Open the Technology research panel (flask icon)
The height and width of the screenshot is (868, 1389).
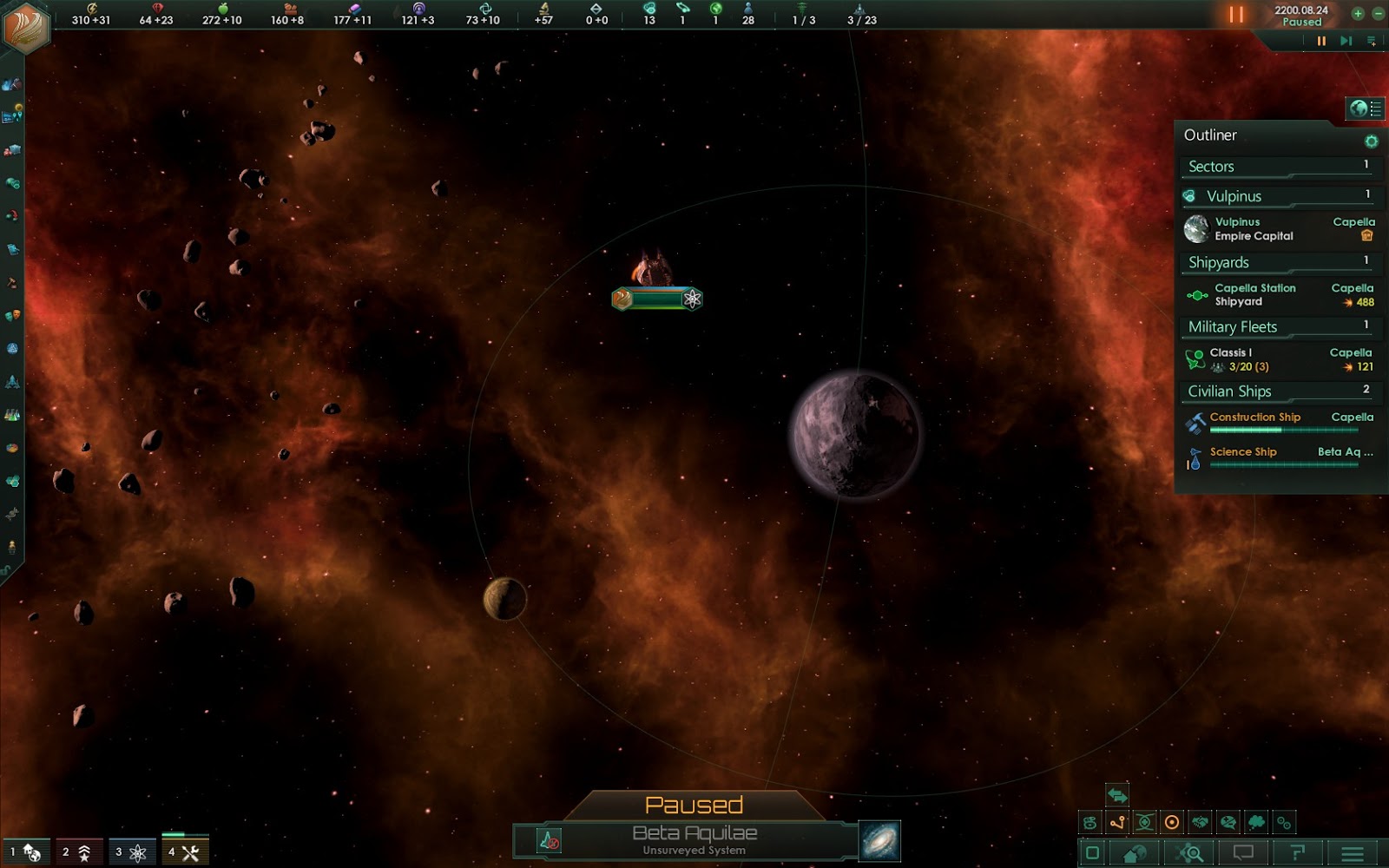point(12,413)
